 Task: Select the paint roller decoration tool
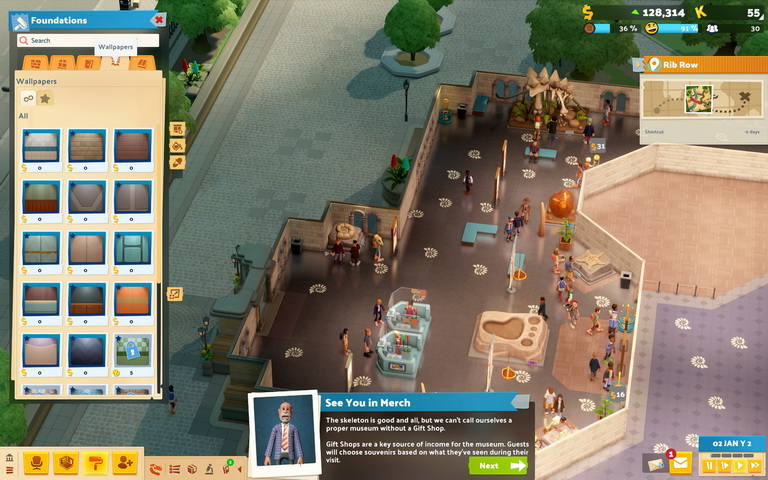(96, 463)
